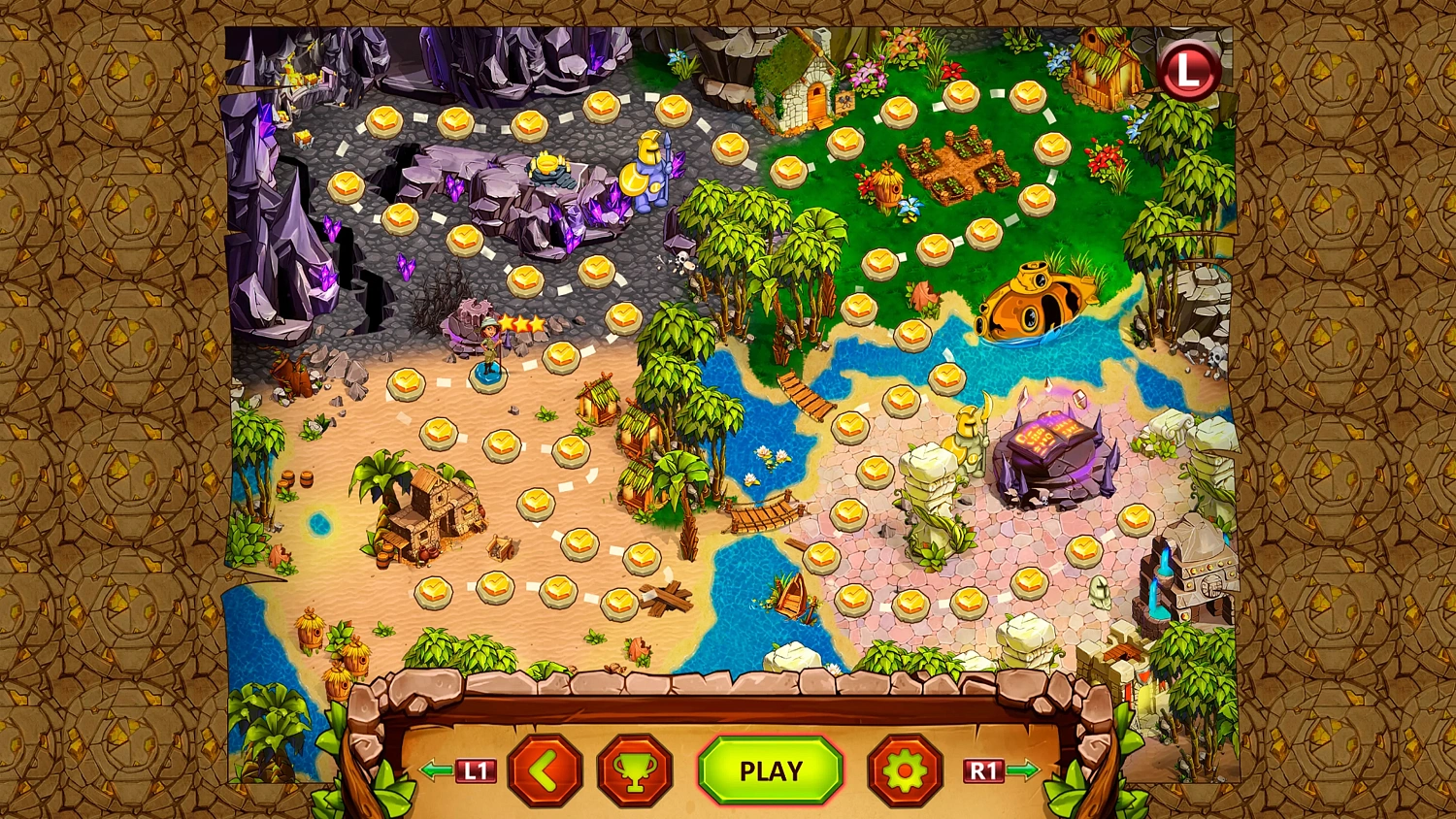Expand the level node next to the character
1456x819 pixels.
560,359
